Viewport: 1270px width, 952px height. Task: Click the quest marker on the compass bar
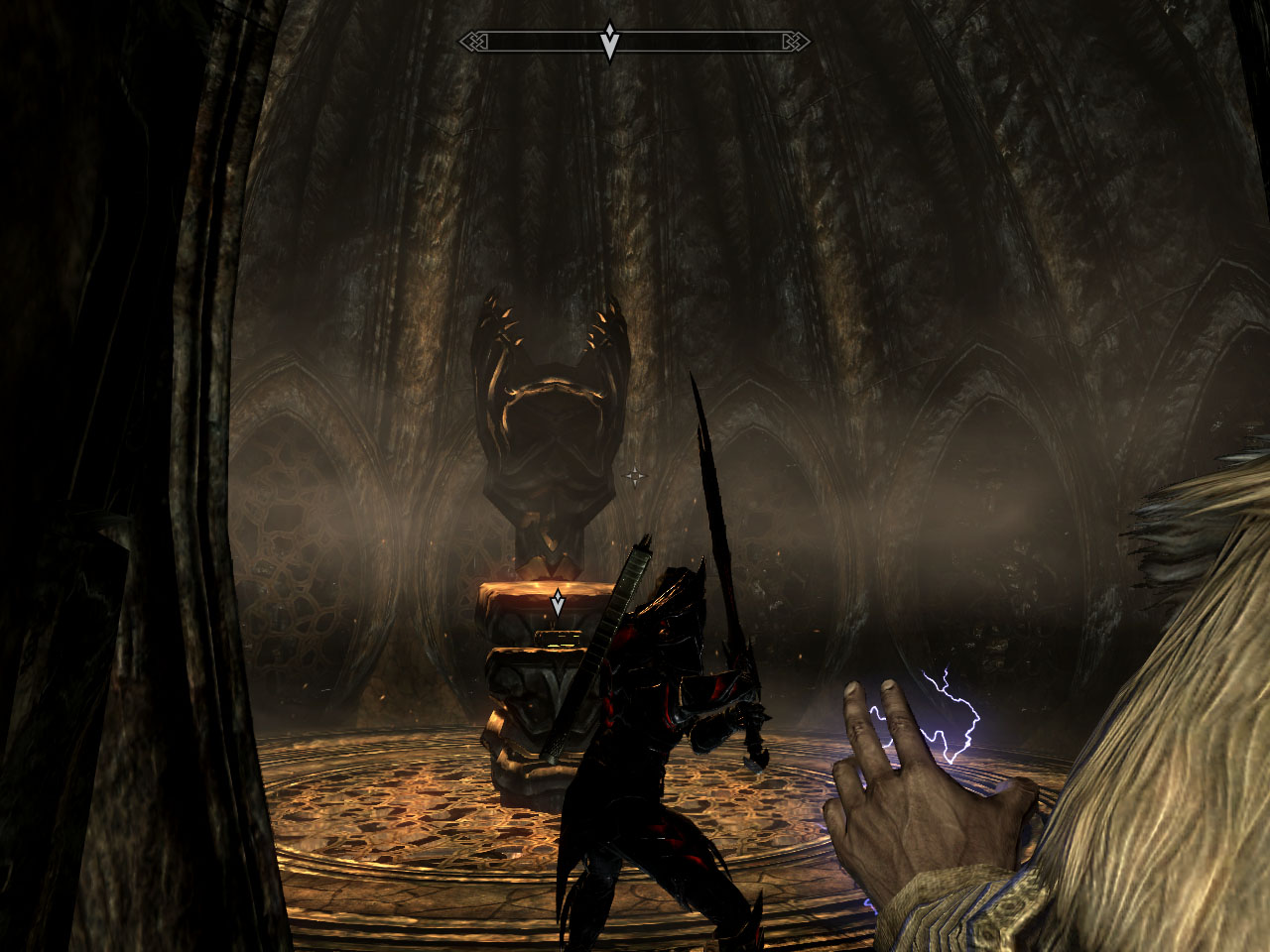tap(610, 43)
